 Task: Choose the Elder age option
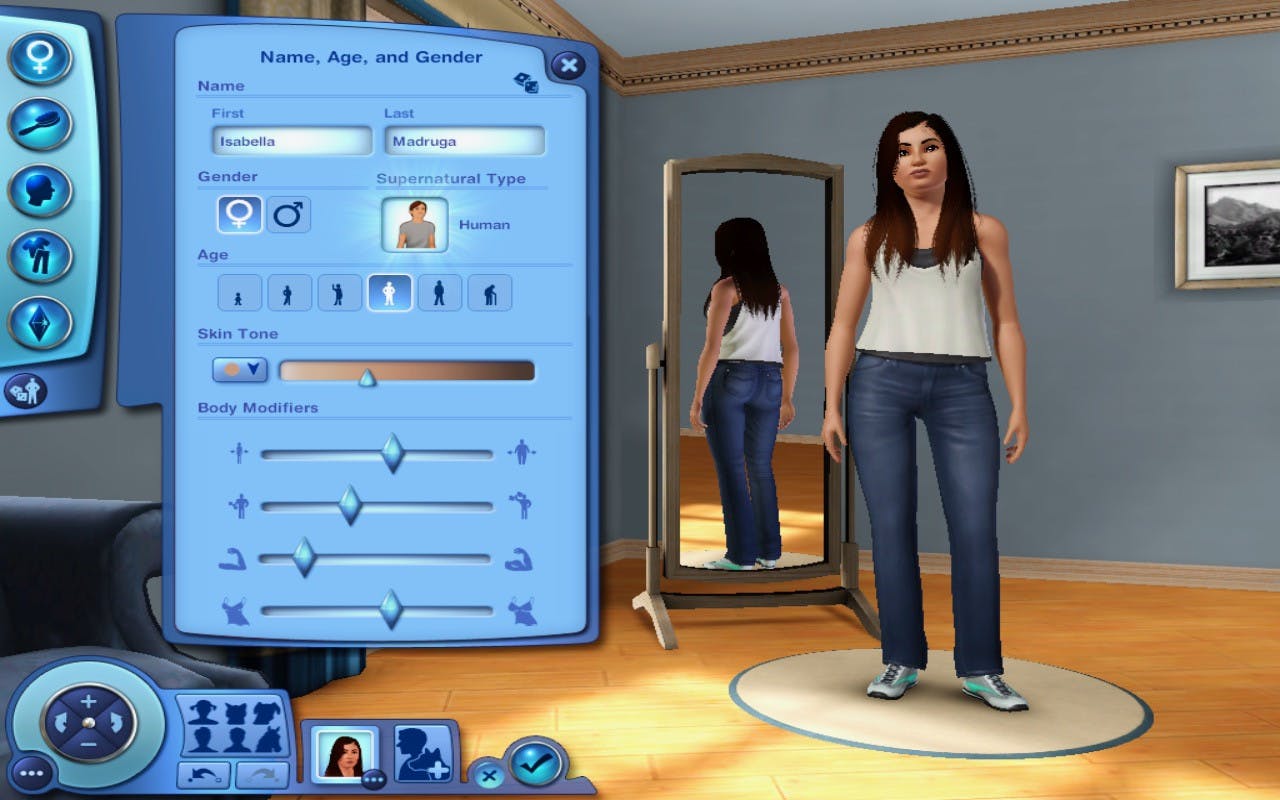tap(489, 292)
